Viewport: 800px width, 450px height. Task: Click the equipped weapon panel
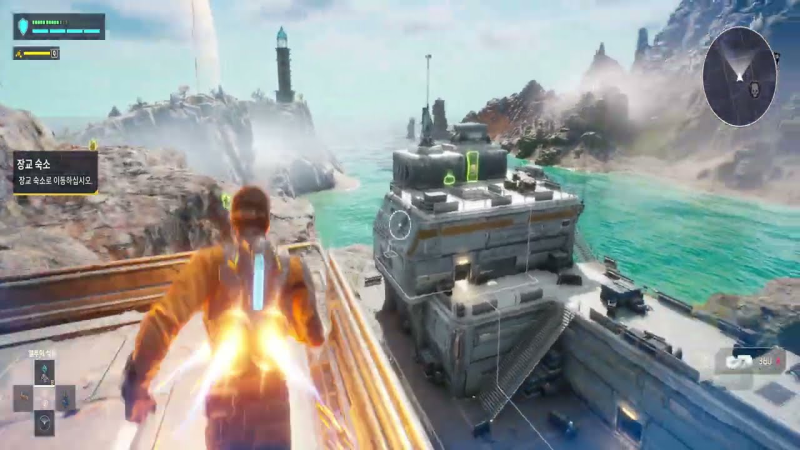coord(748,360)
